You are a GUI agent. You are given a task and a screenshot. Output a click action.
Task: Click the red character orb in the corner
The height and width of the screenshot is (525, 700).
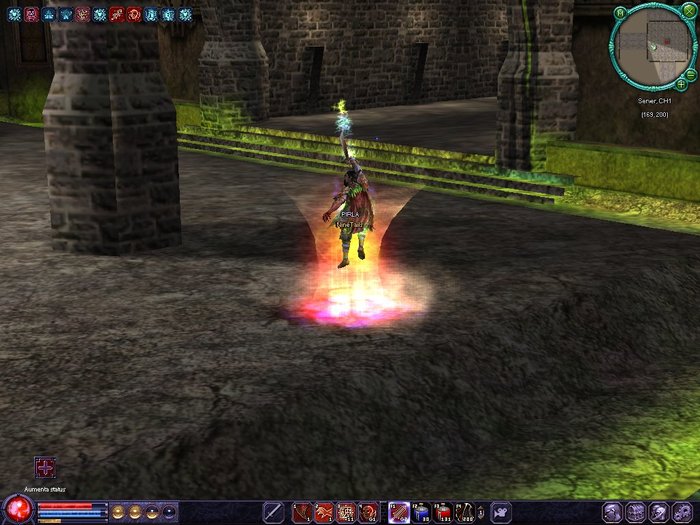point(17,510)
